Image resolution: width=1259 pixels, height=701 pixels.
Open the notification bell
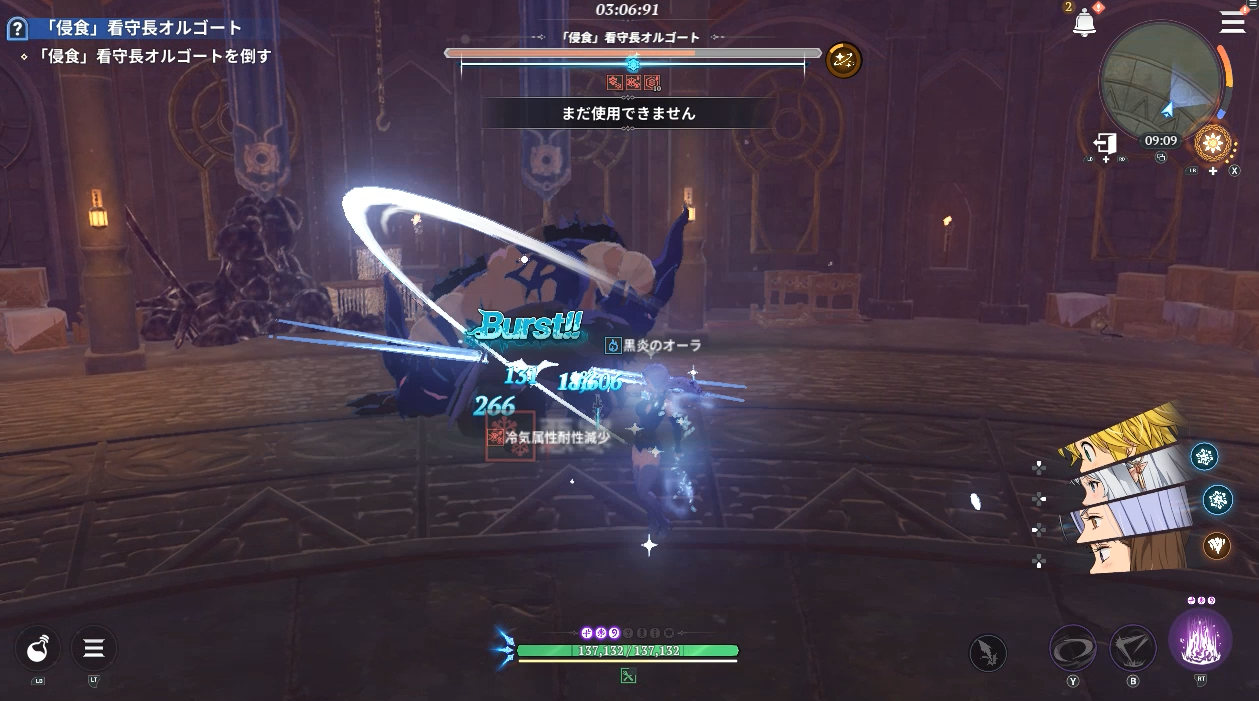[x=1084, y=23]
